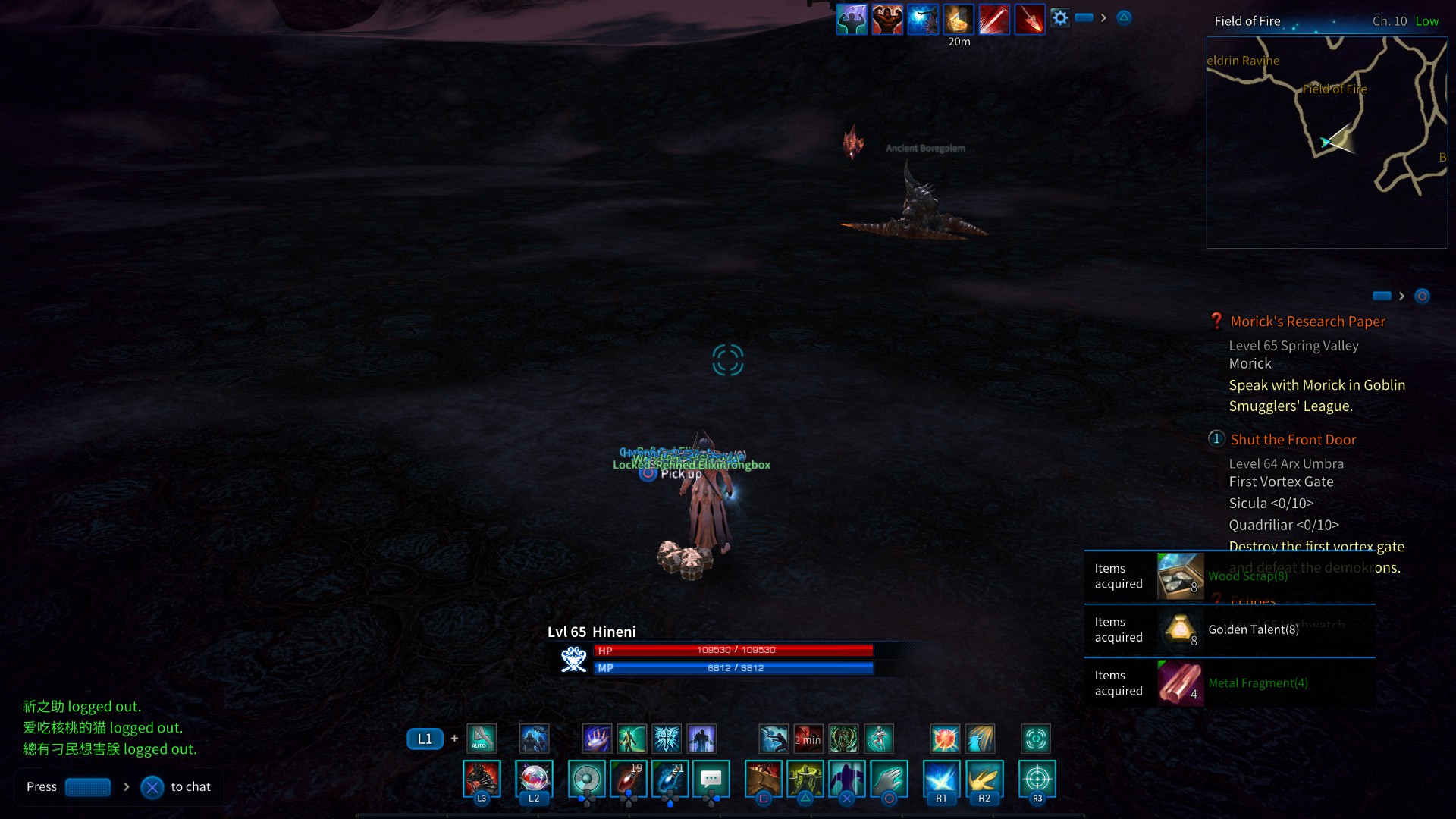
Task: Click the Golden Talent acquired item notification
Action: (x=1229, y=630)
